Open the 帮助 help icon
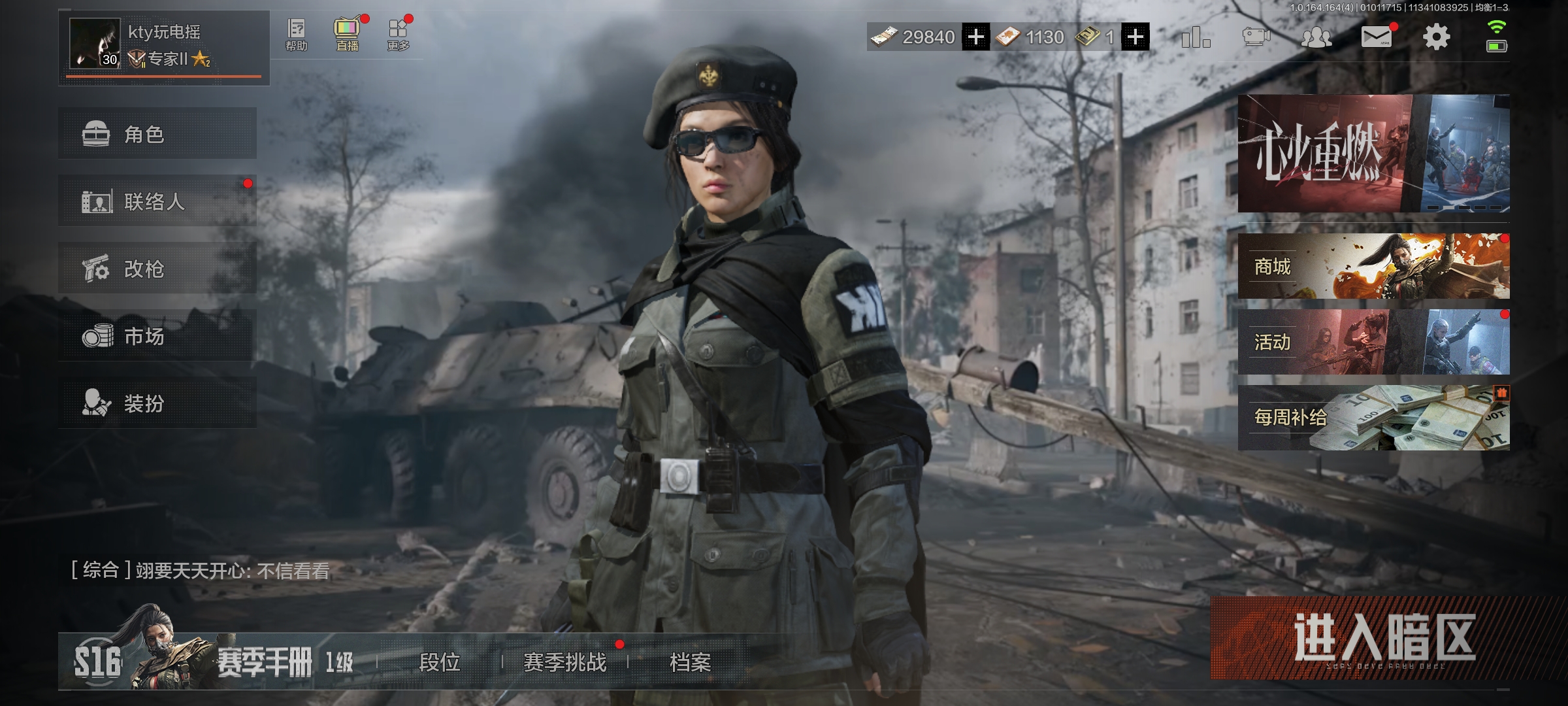 click(x=296, y=35)
